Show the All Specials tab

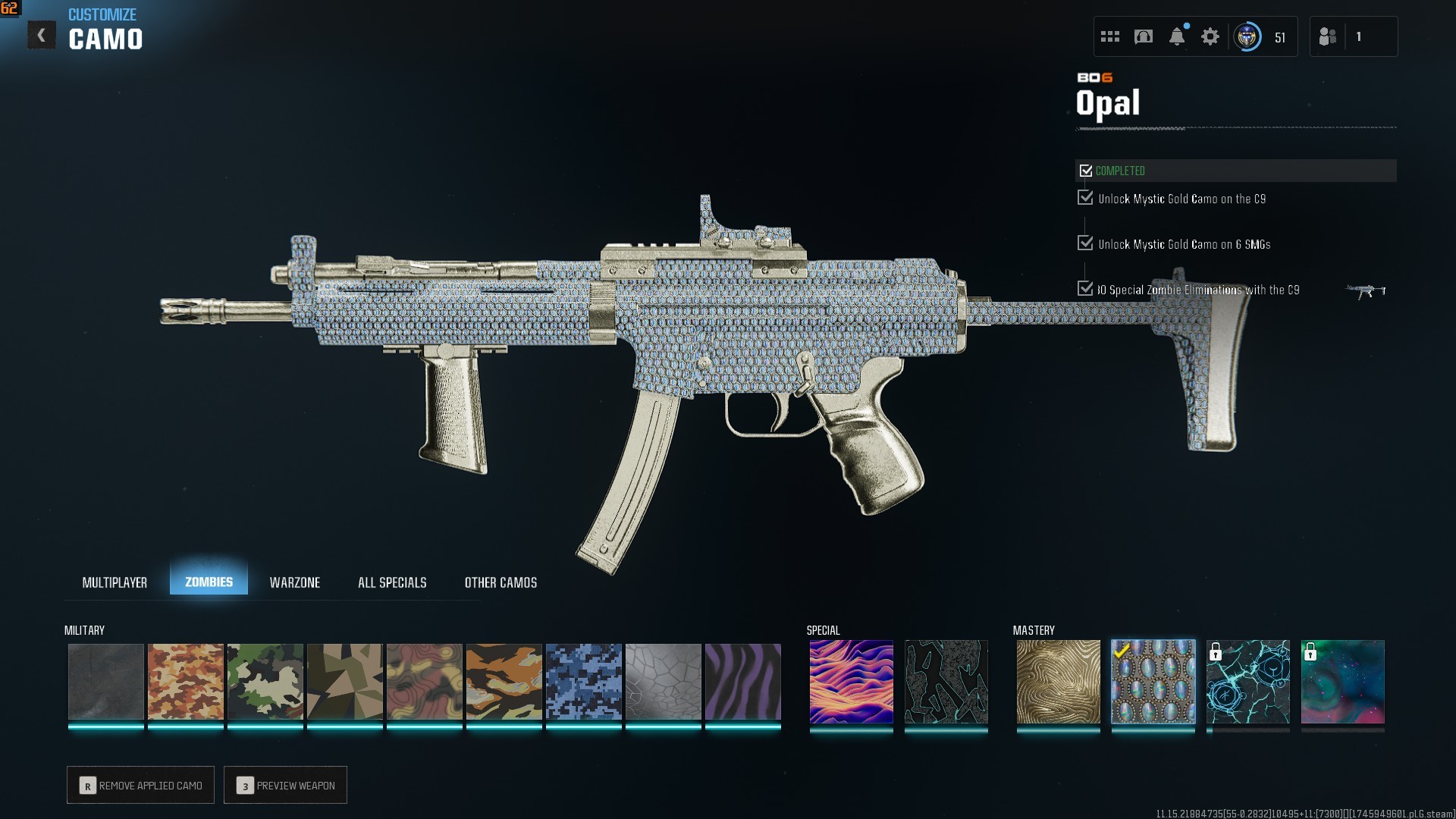coord(392,582)
